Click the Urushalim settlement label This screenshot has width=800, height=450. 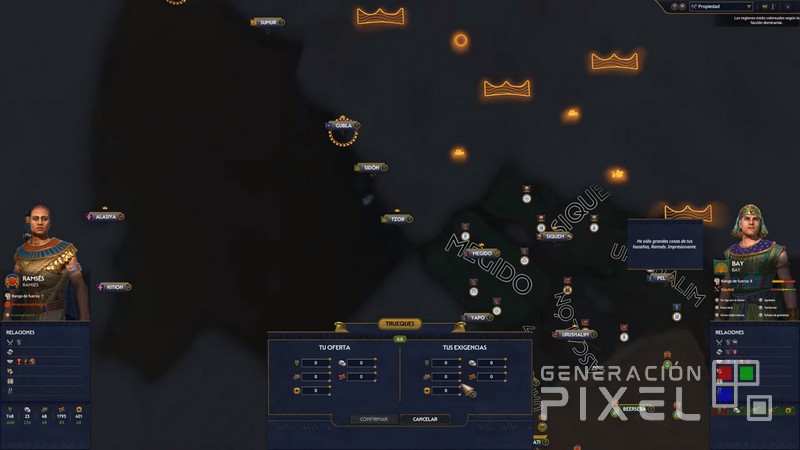coord(574,334)
